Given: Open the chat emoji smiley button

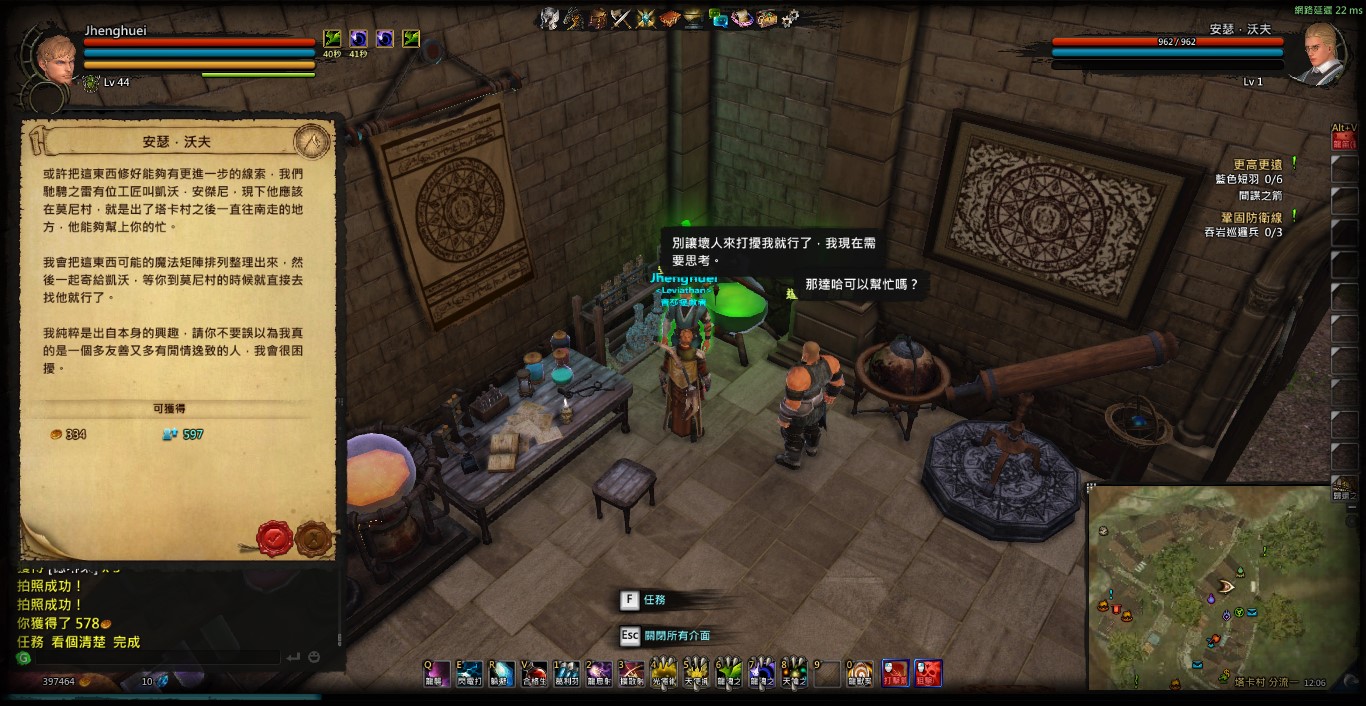Looking at the screenshot, I should pos(314,657).
